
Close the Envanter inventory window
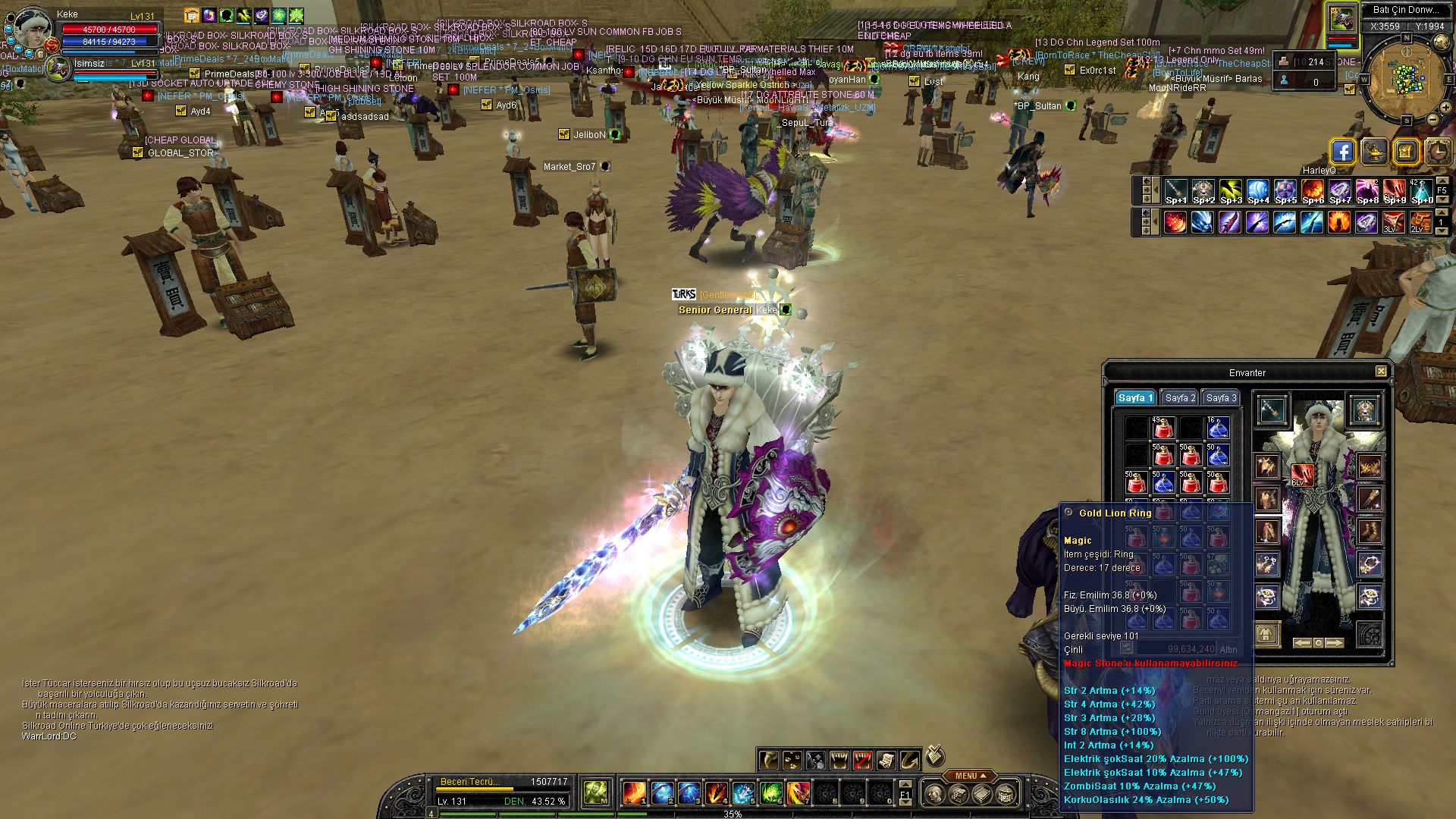[1381, 372]
